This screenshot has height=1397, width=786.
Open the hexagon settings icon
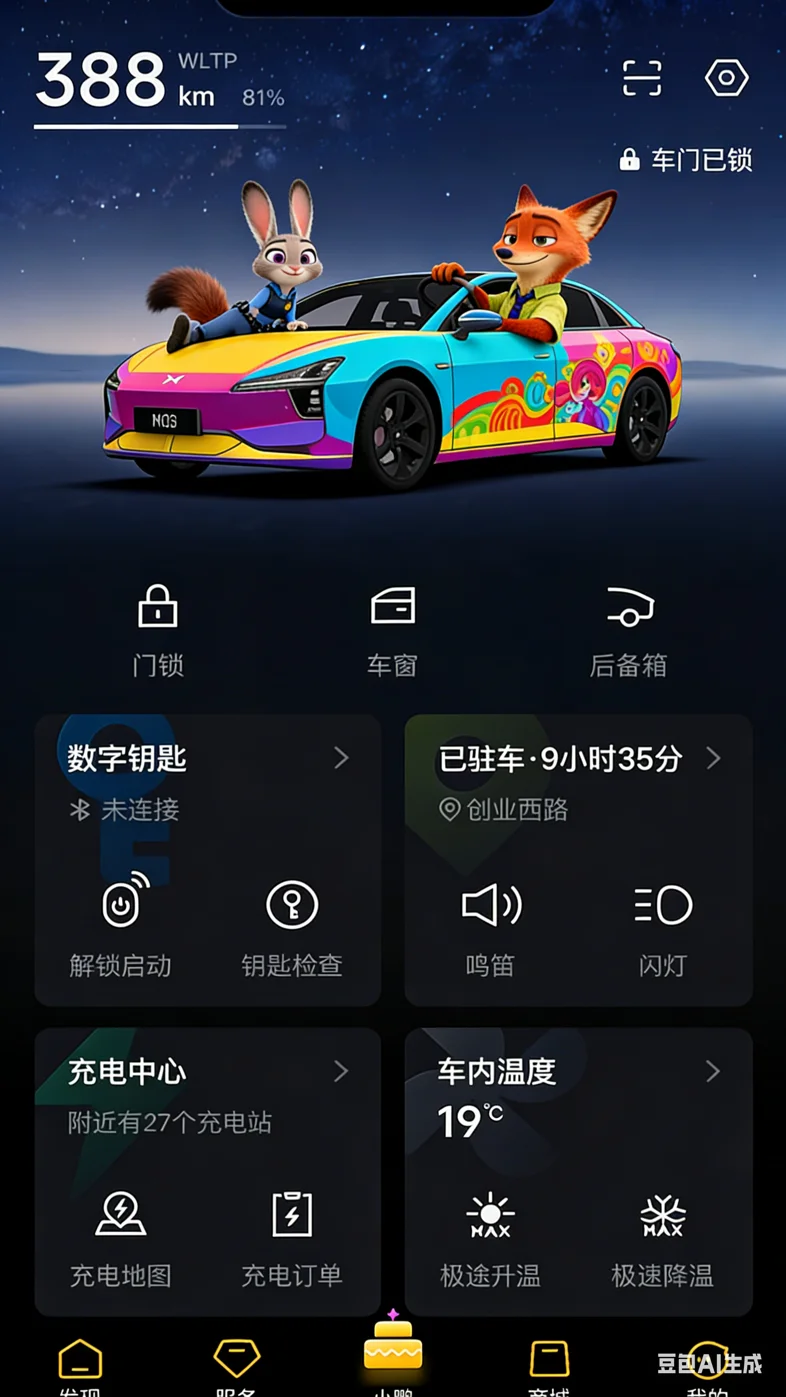[x=727, y=78]
